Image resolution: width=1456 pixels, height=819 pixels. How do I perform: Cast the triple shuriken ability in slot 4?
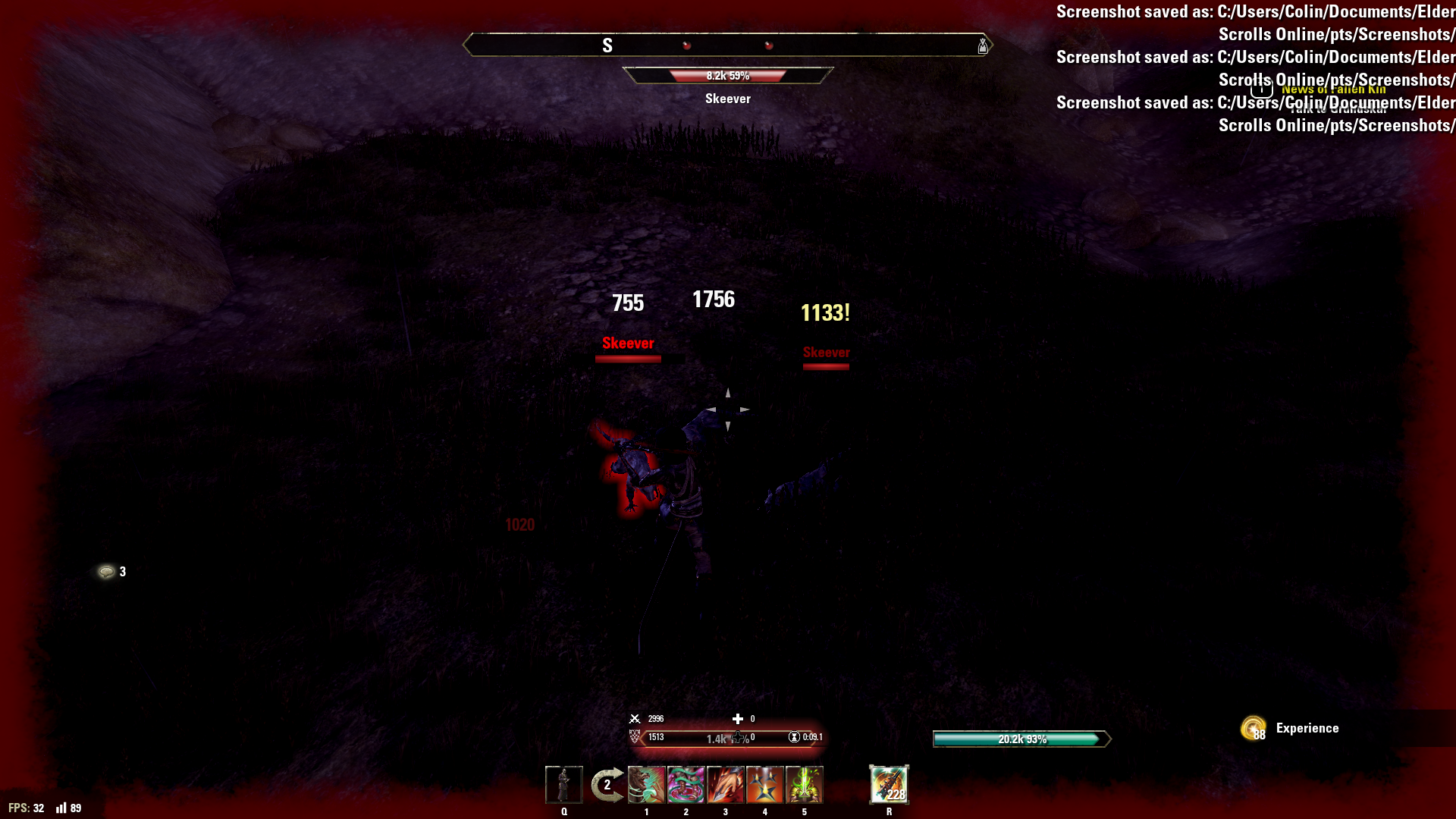point(765,786)
